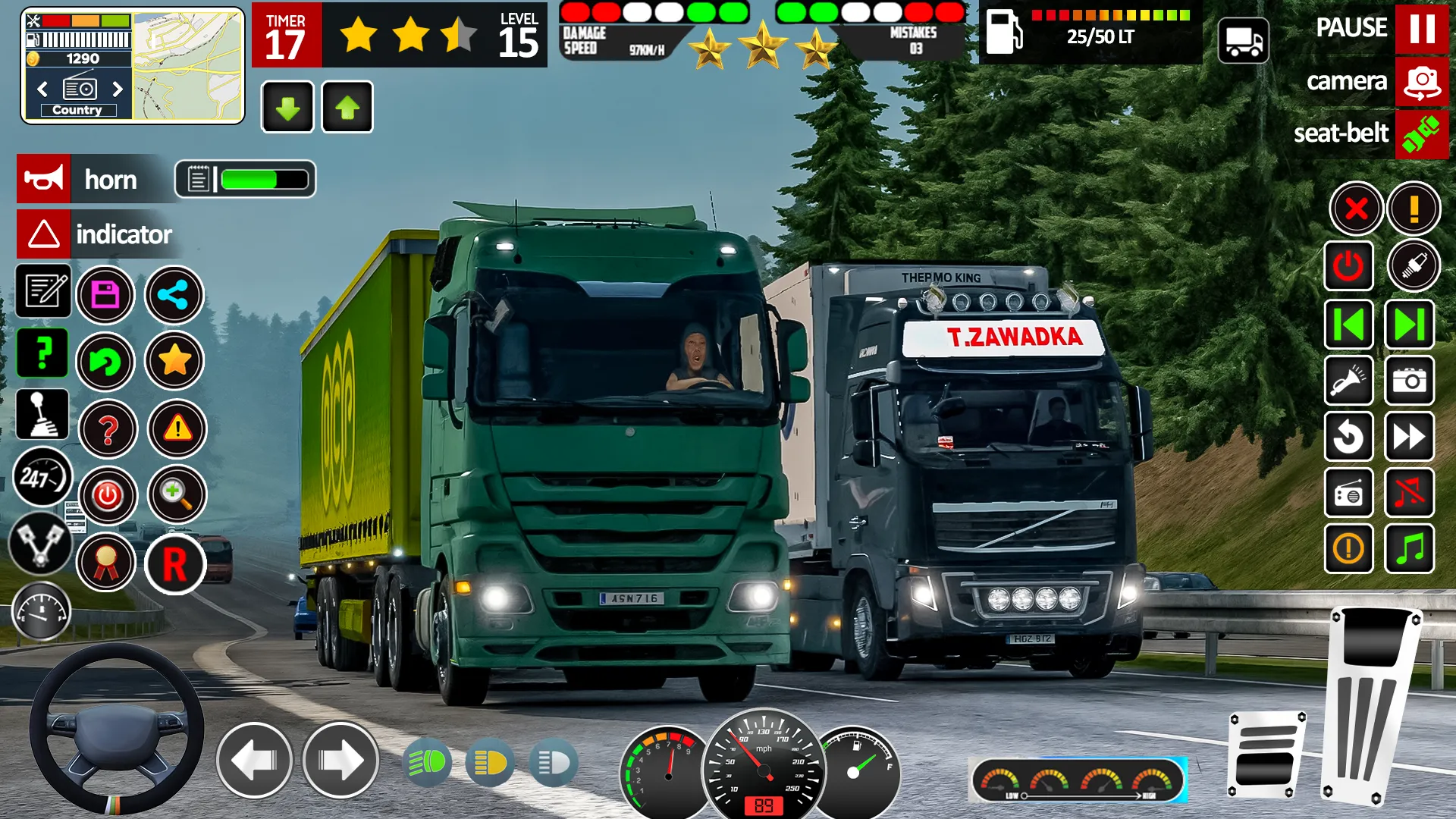
Task: Open the left arrow radio station selector
Action: click(42, 89)
